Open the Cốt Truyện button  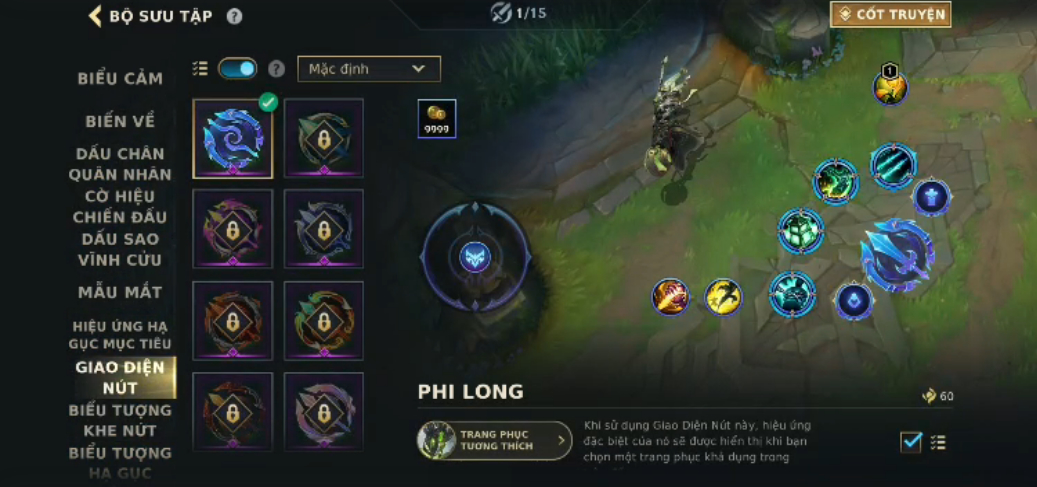pos(890,14)
